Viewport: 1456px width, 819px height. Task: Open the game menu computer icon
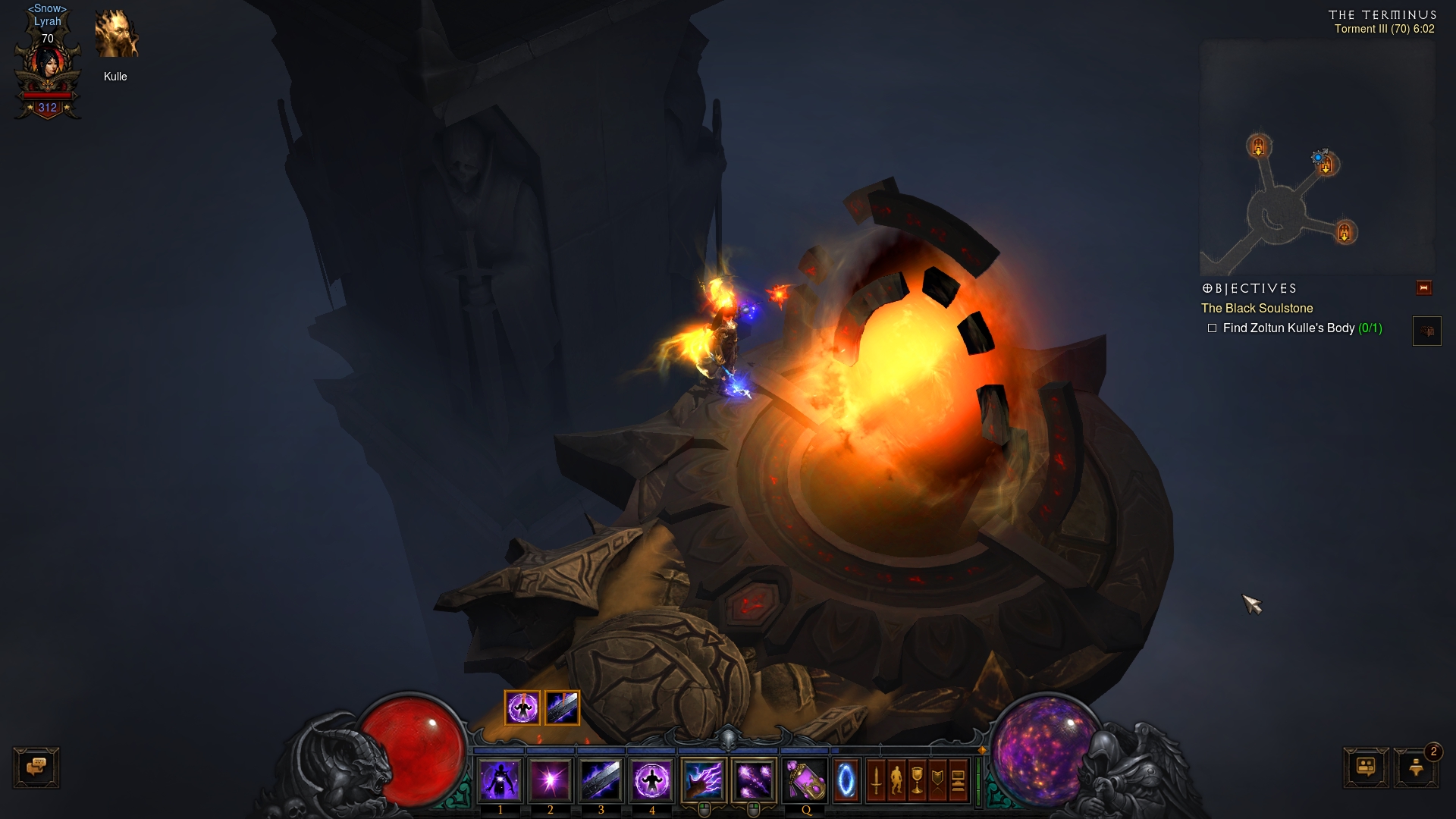coord(958,780)
